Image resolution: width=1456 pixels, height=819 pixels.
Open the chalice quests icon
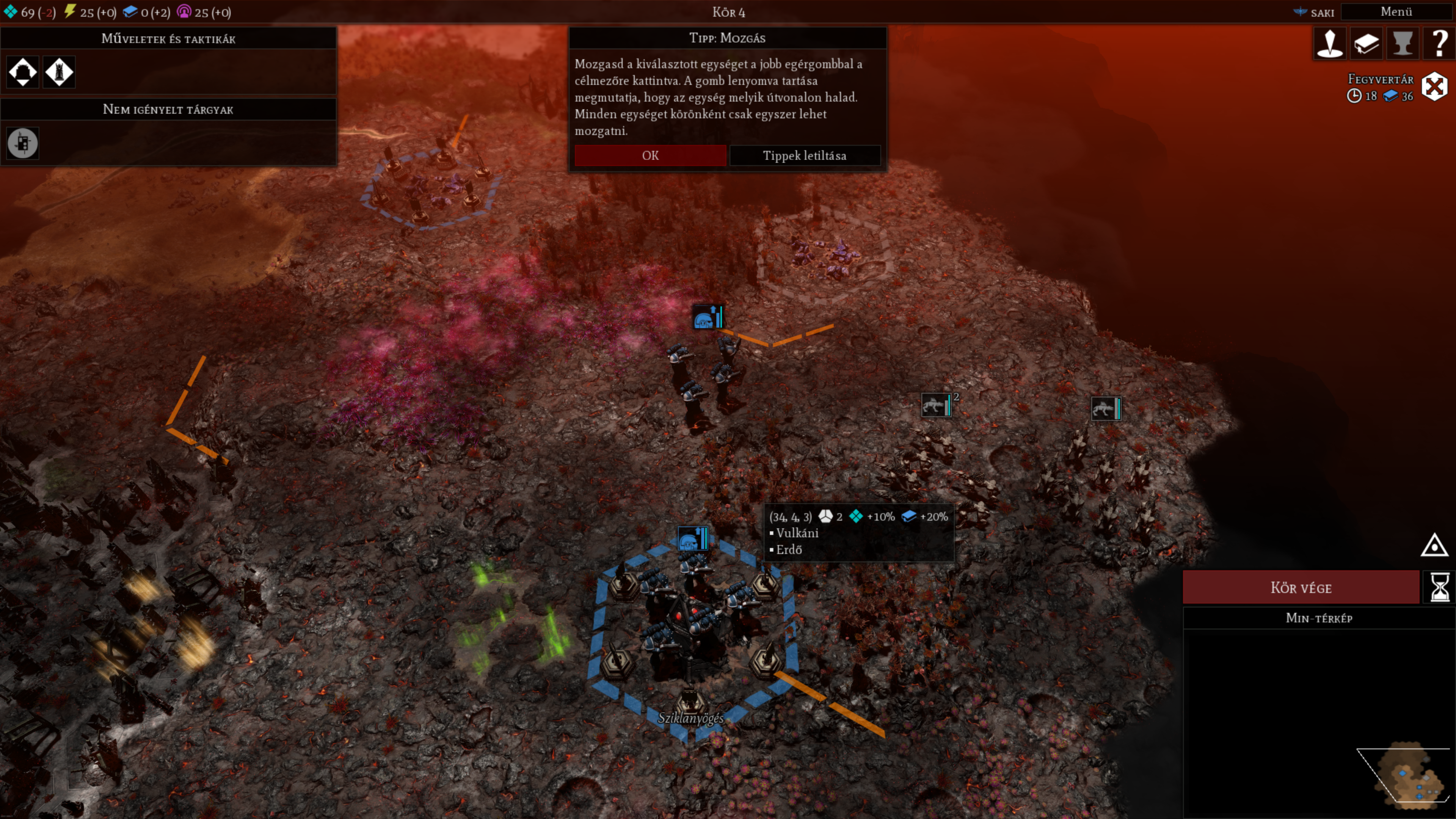point(1402,44)
